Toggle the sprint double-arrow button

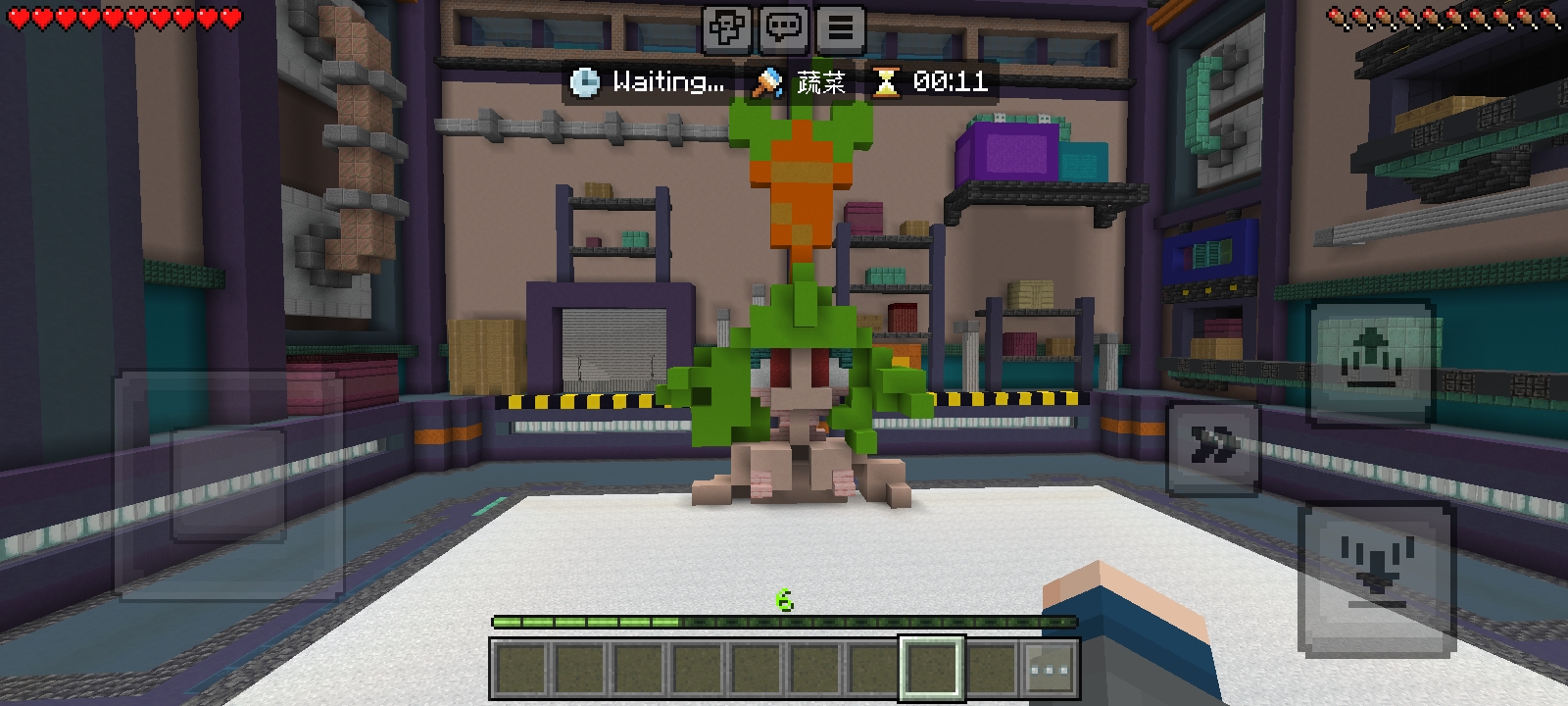(1212, 448)
